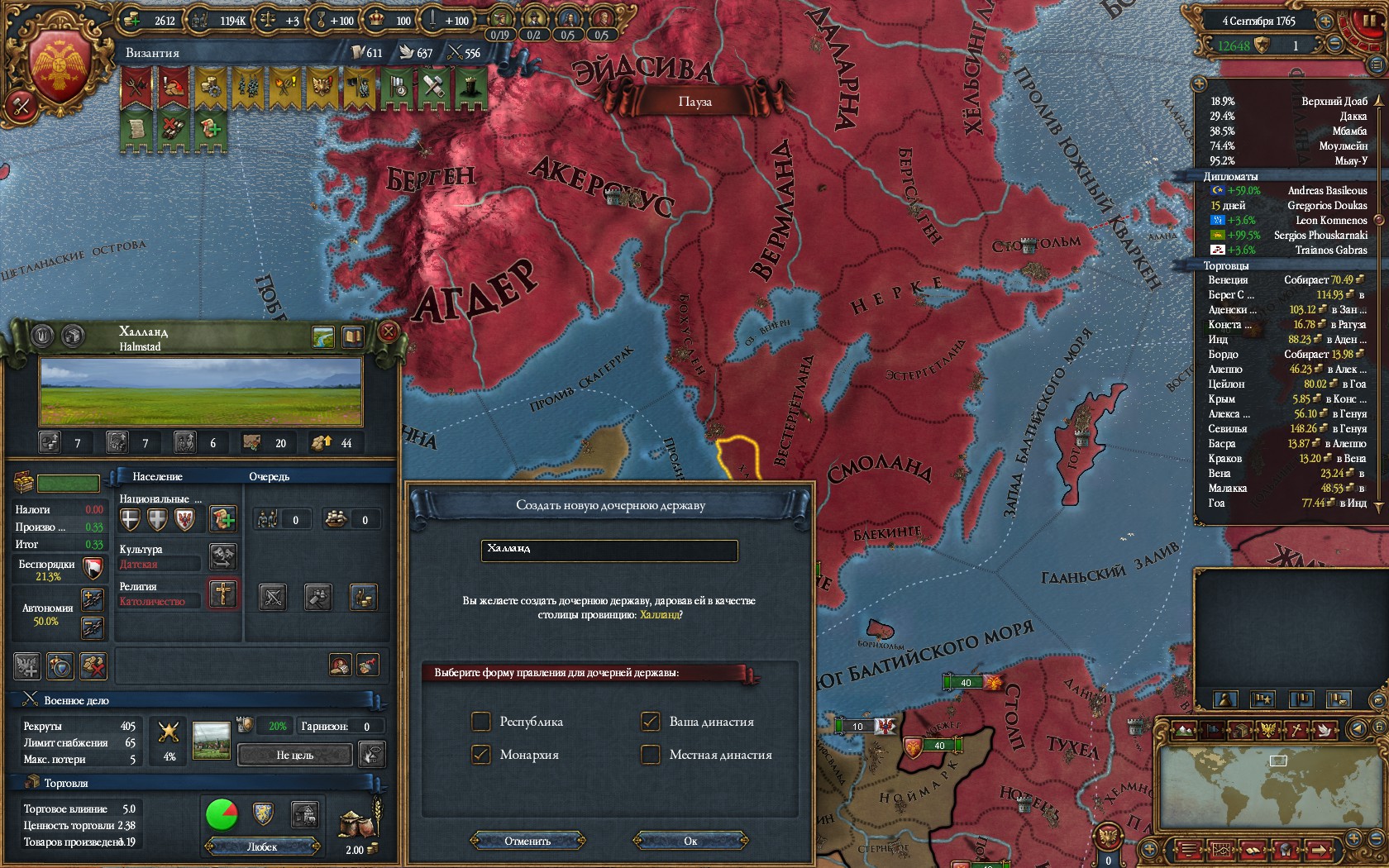The width and height of the screenshot is (1389, 868).
Task: Cancel with the Отменить button
Action: [x=527, y=841]
